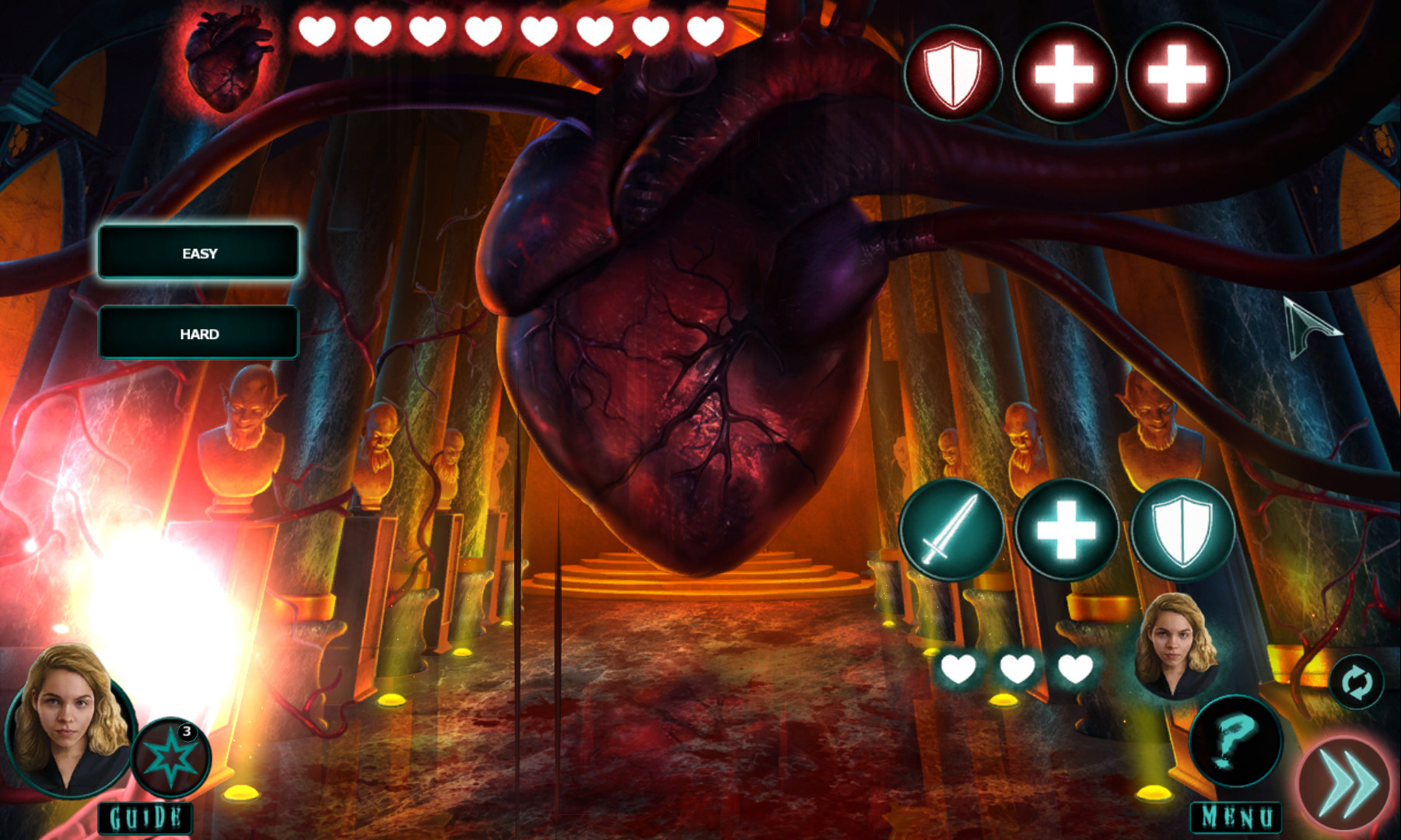Select the sword attack icon
The image size is (1401, 840).
click(955, 528)
